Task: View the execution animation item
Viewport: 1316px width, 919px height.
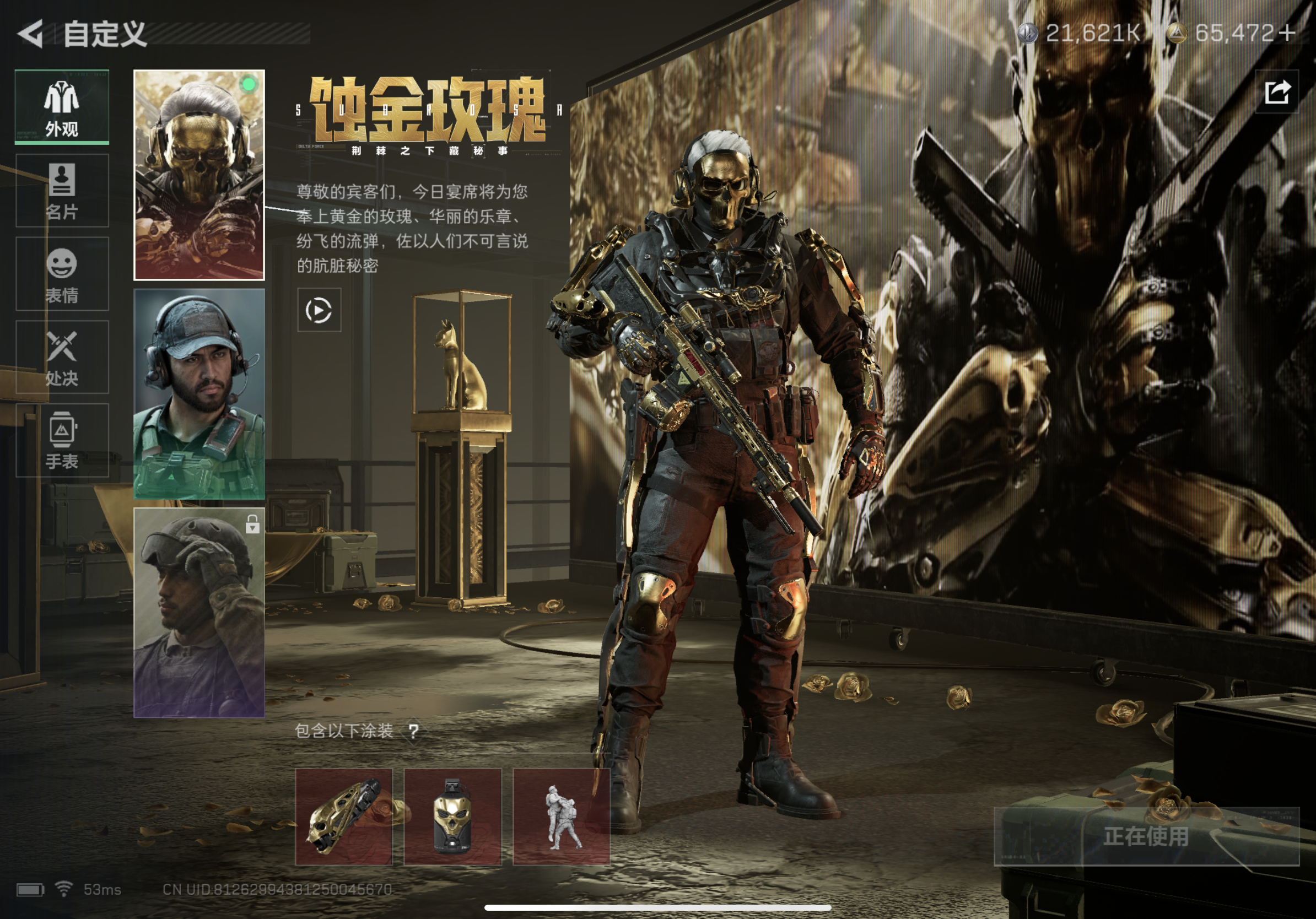Action: tap(561, 816)
